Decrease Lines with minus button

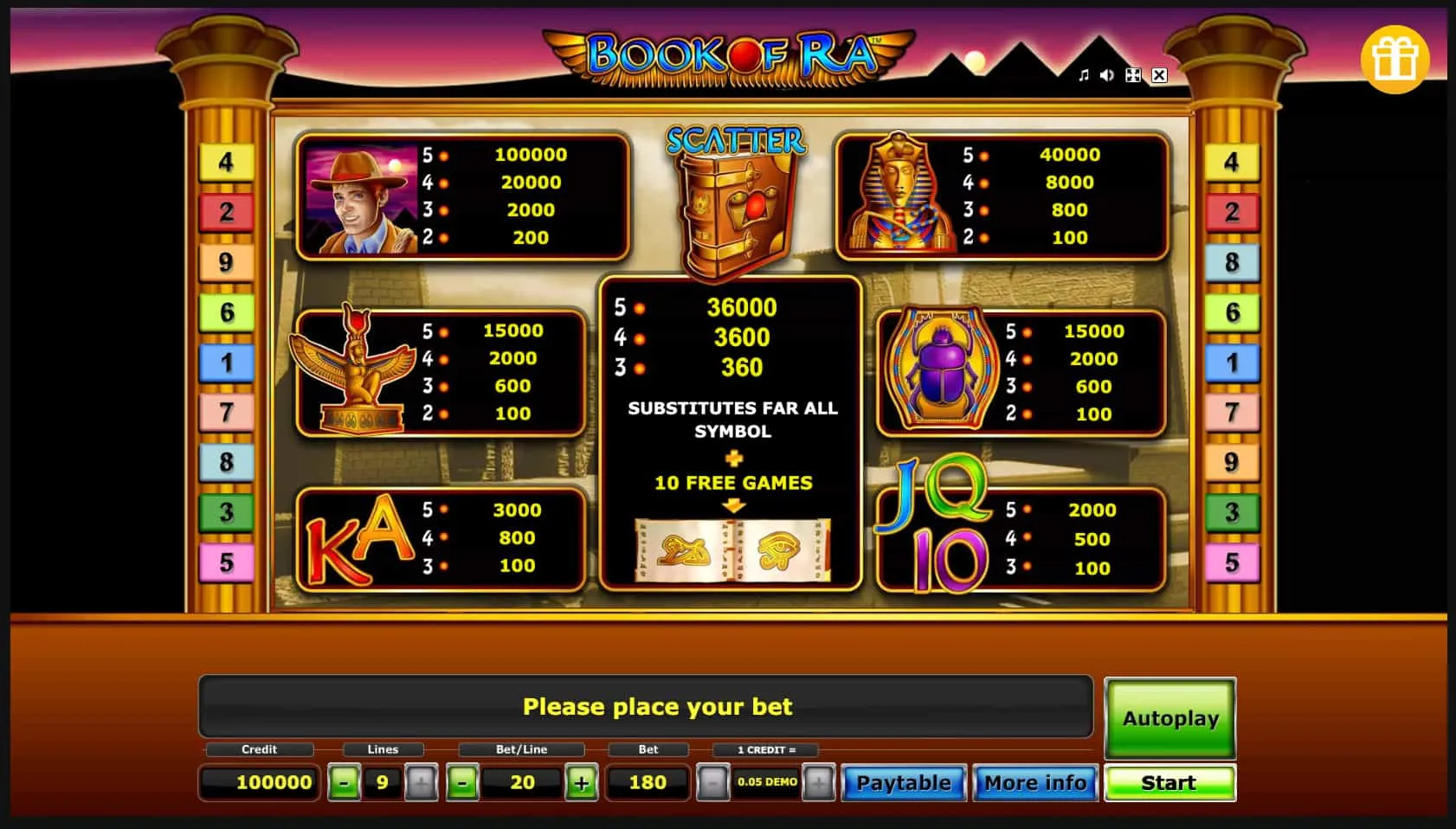point(345,782)
